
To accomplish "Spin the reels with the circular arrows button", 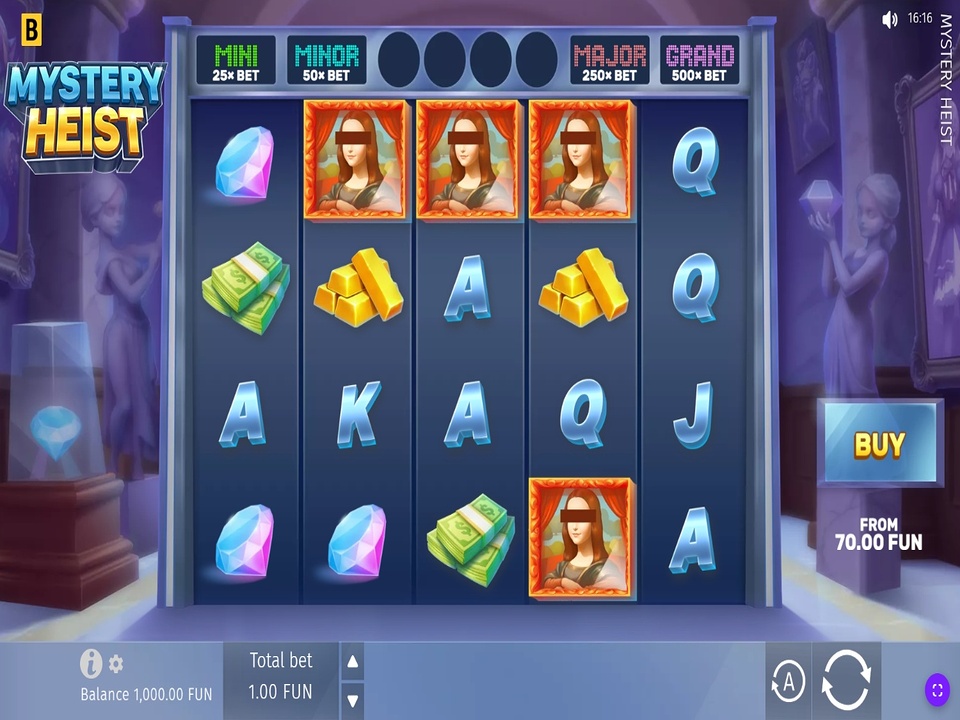I will (x=846, y=682).
